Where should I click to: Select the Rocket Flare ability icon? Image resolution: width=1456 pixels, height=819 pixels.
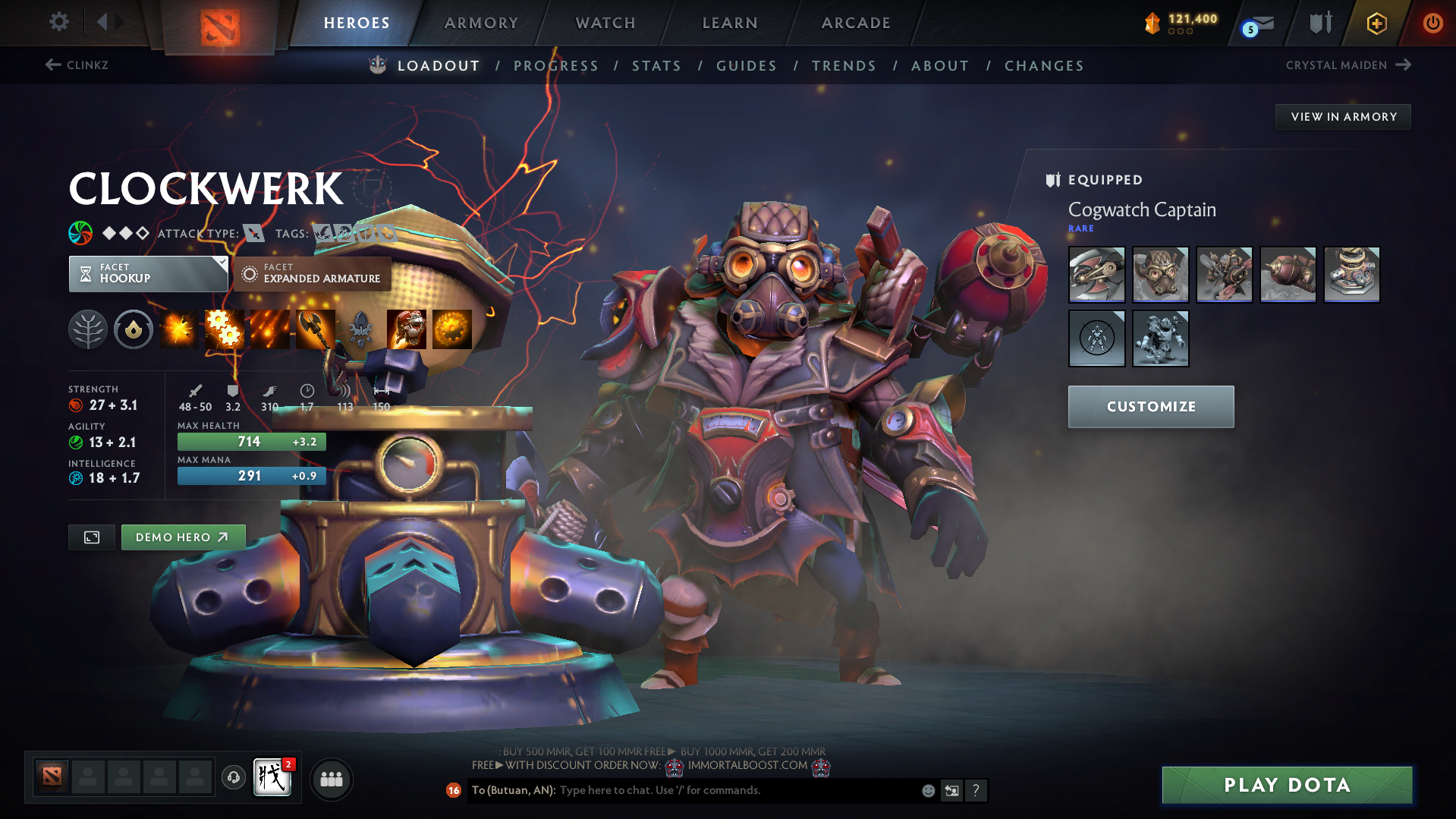click(x=270, y=329)
